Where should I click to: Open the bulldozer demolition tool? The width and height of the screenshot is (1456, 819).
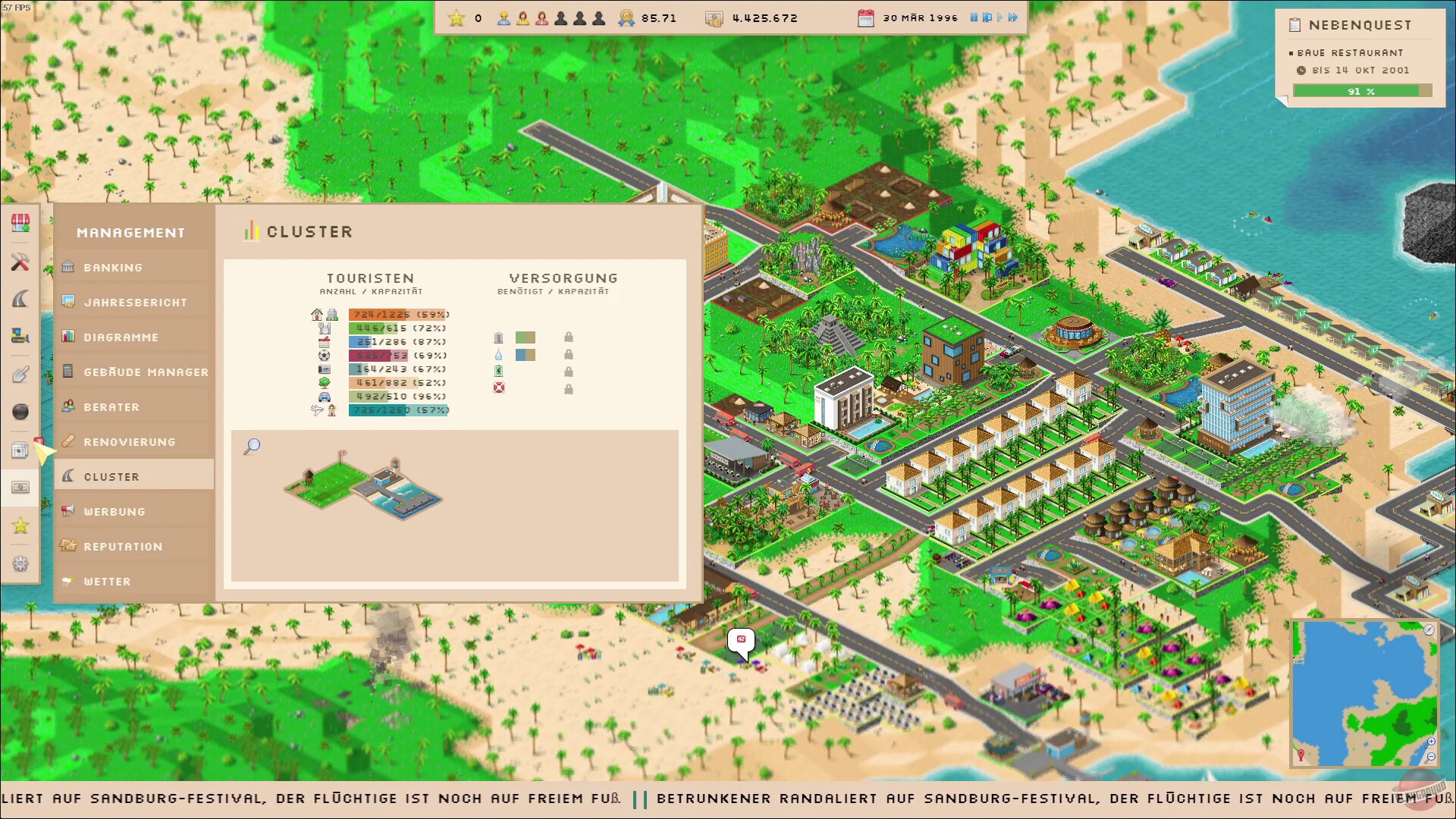pos(20,336)
